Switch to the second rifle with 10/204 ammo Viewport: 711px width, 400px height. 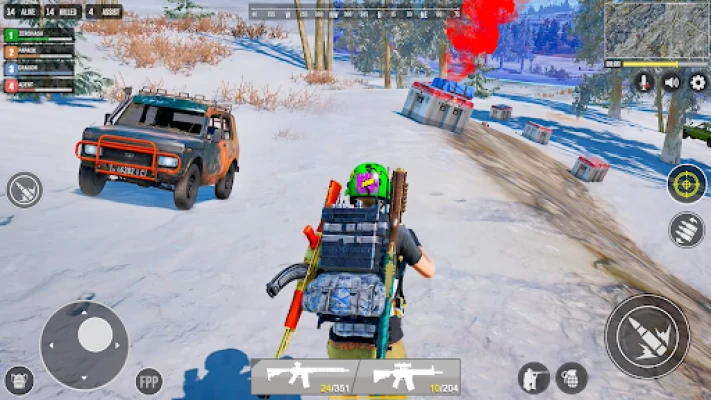point(408,376)
